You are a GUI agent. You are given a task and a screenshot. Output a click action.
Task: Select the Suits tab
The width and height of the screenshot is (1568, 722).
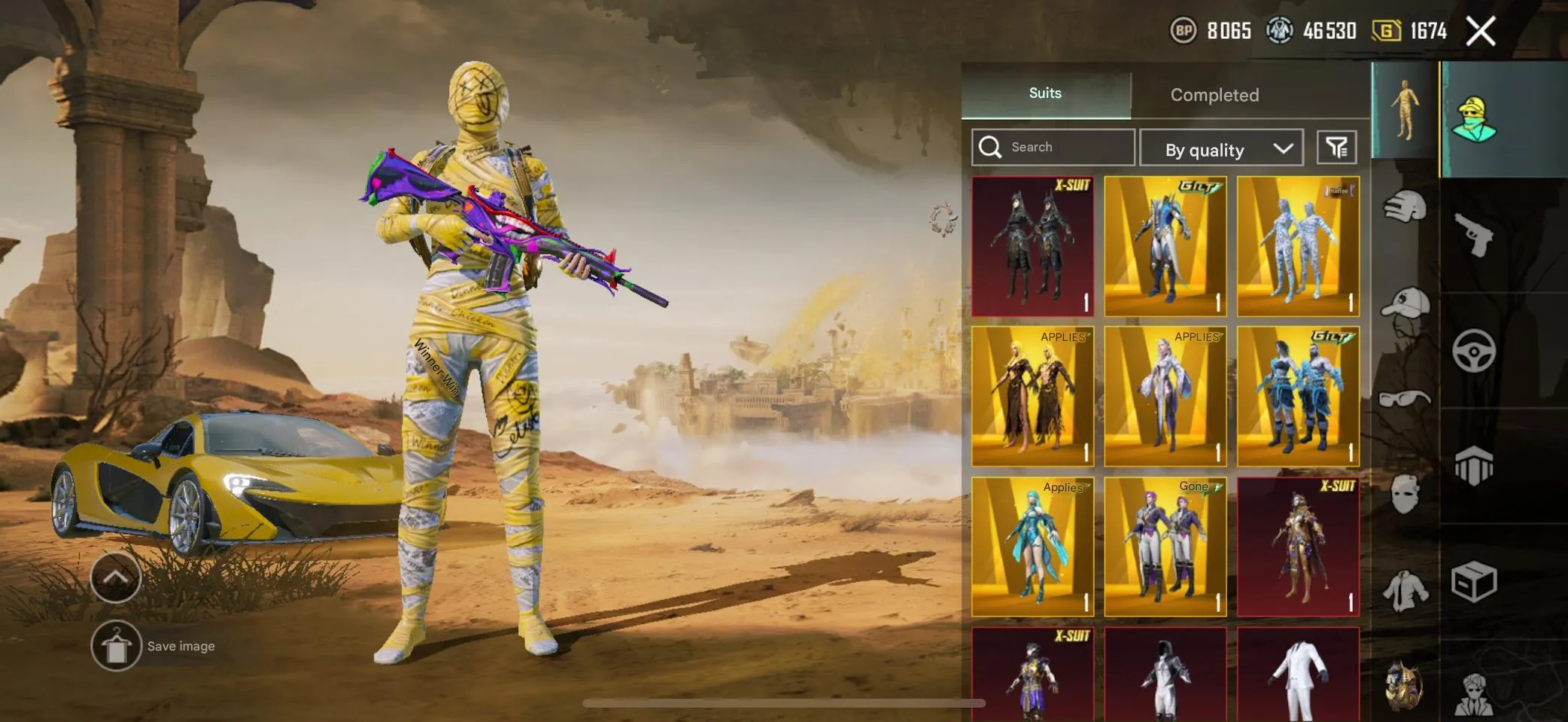[x=1044, y=93]
